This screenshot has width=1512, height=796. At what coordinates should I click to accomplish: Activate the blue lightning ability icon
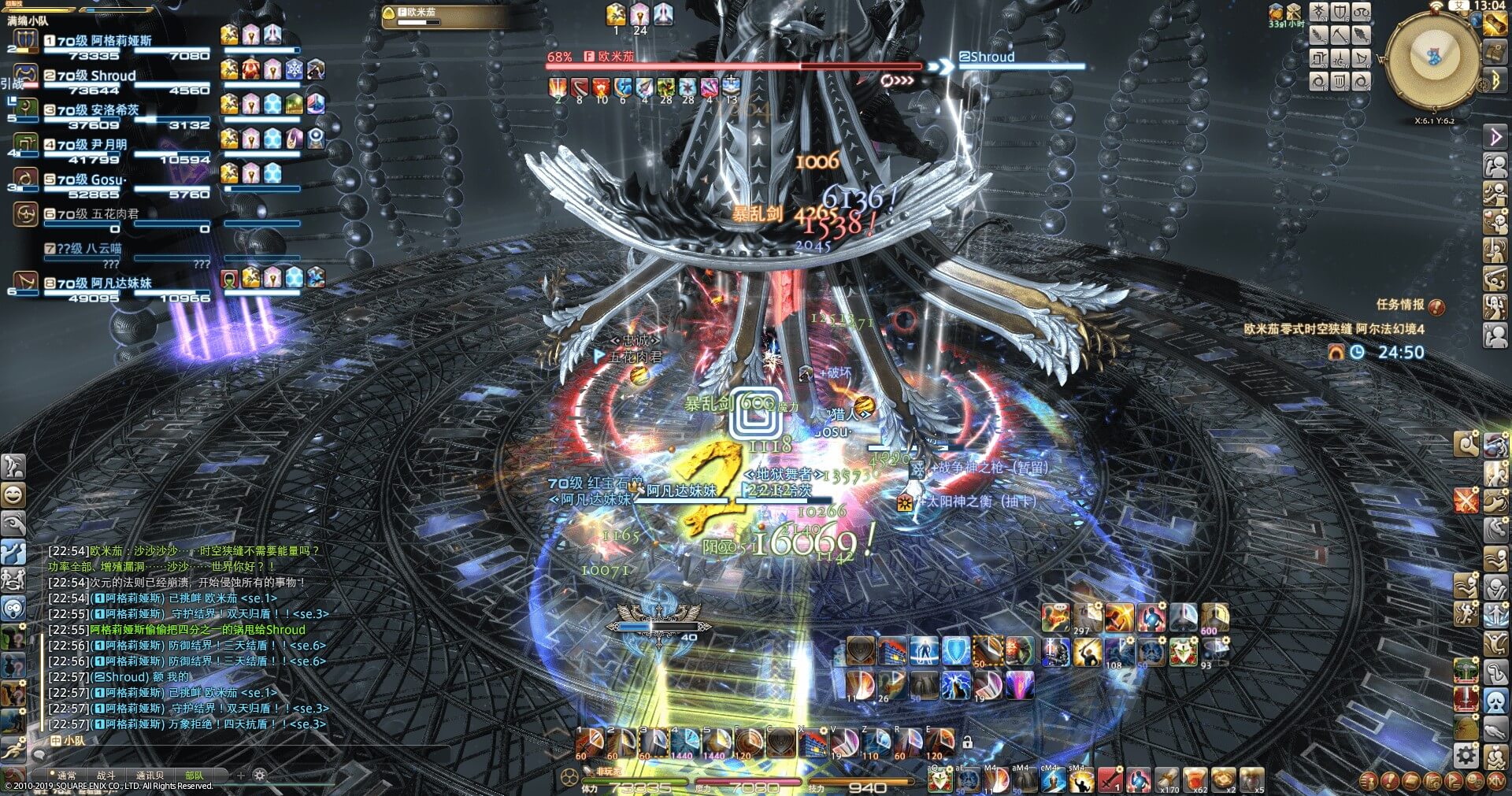pos(956,686)
